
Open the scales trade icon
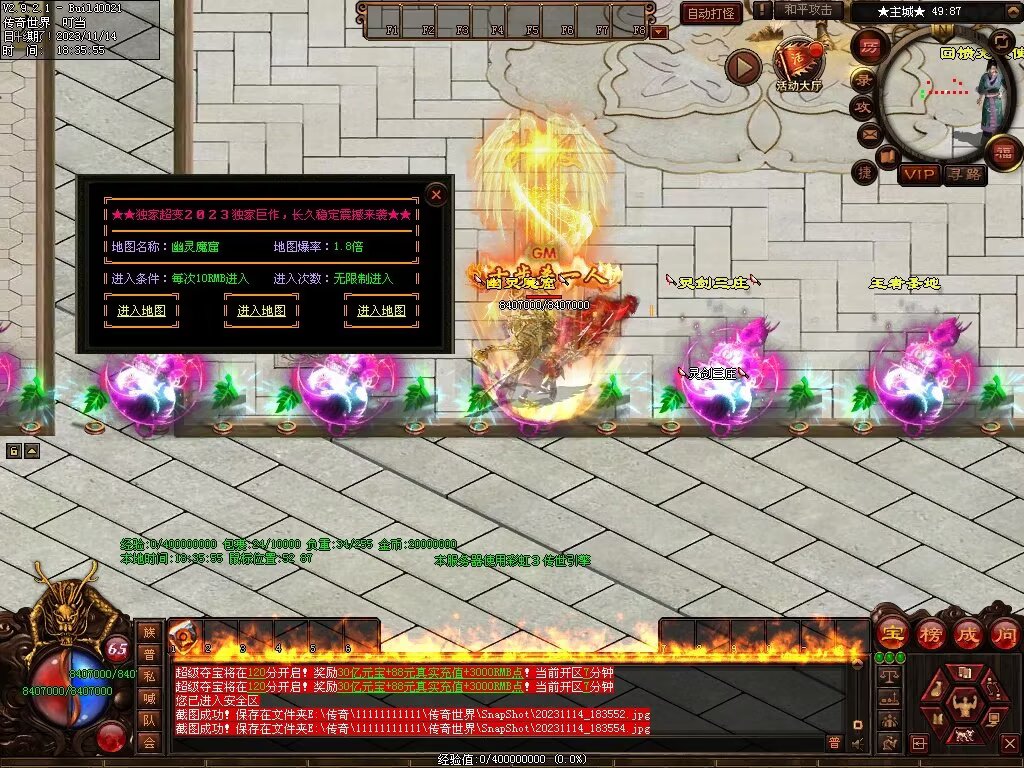click(889, 676)
